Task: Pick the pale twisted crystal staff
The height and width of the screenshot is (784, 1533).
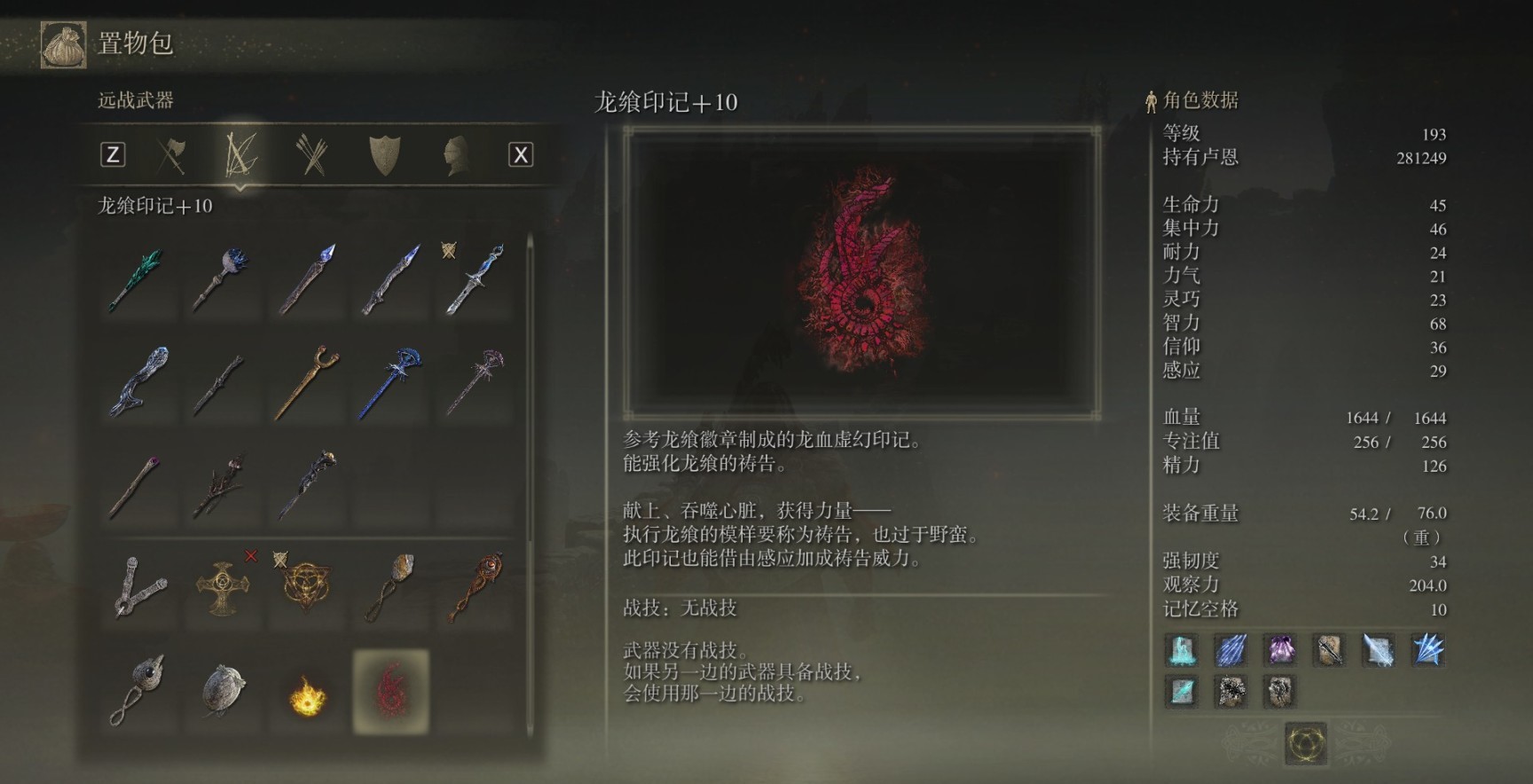Action: 136,381
